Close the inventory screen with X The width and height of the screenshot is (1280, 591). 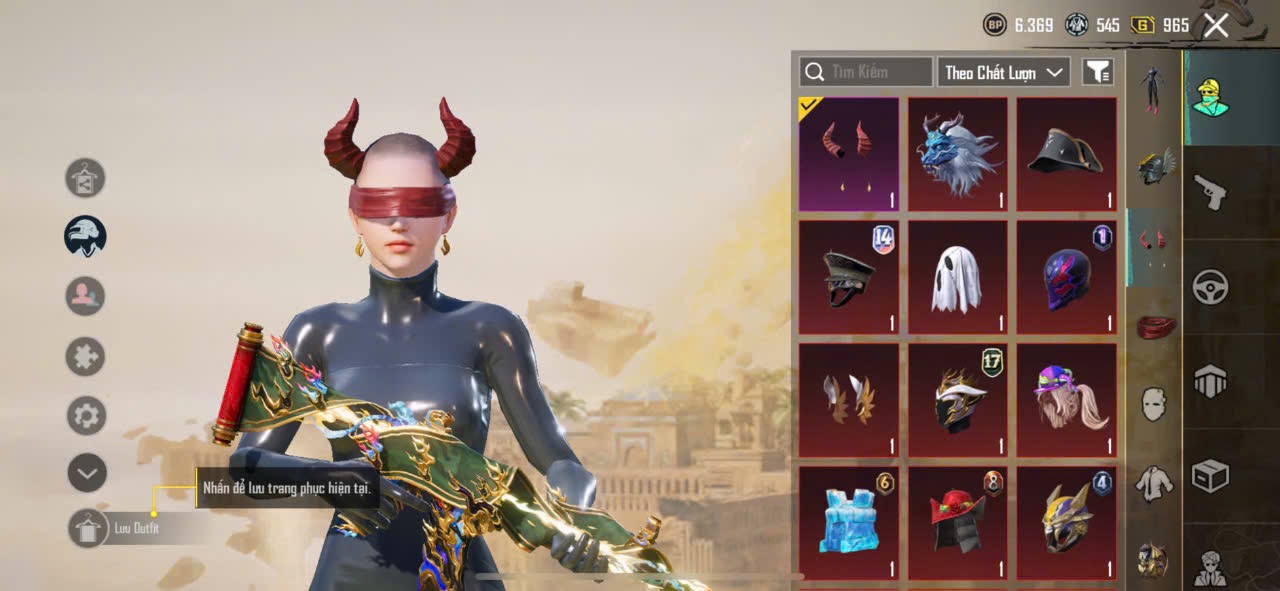[1216, 25]
